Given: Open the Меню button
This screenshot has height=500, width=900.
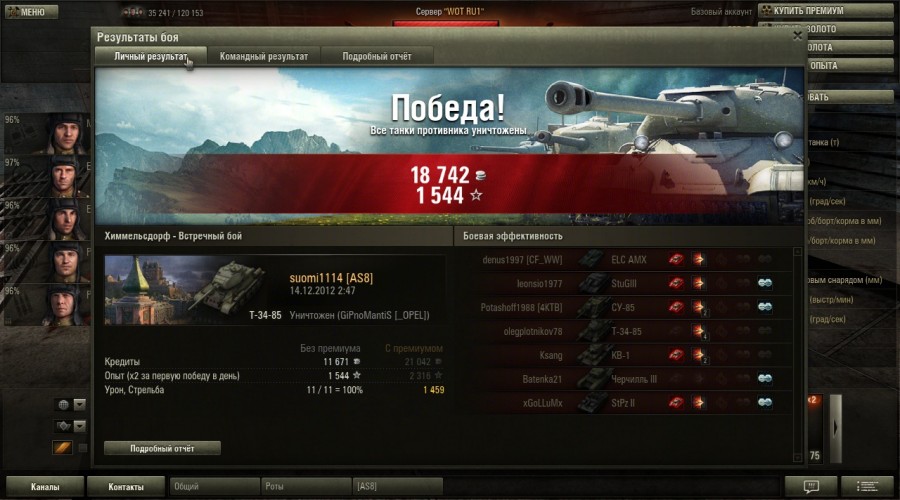Looking at the screenshot, I should click(26, 12).
